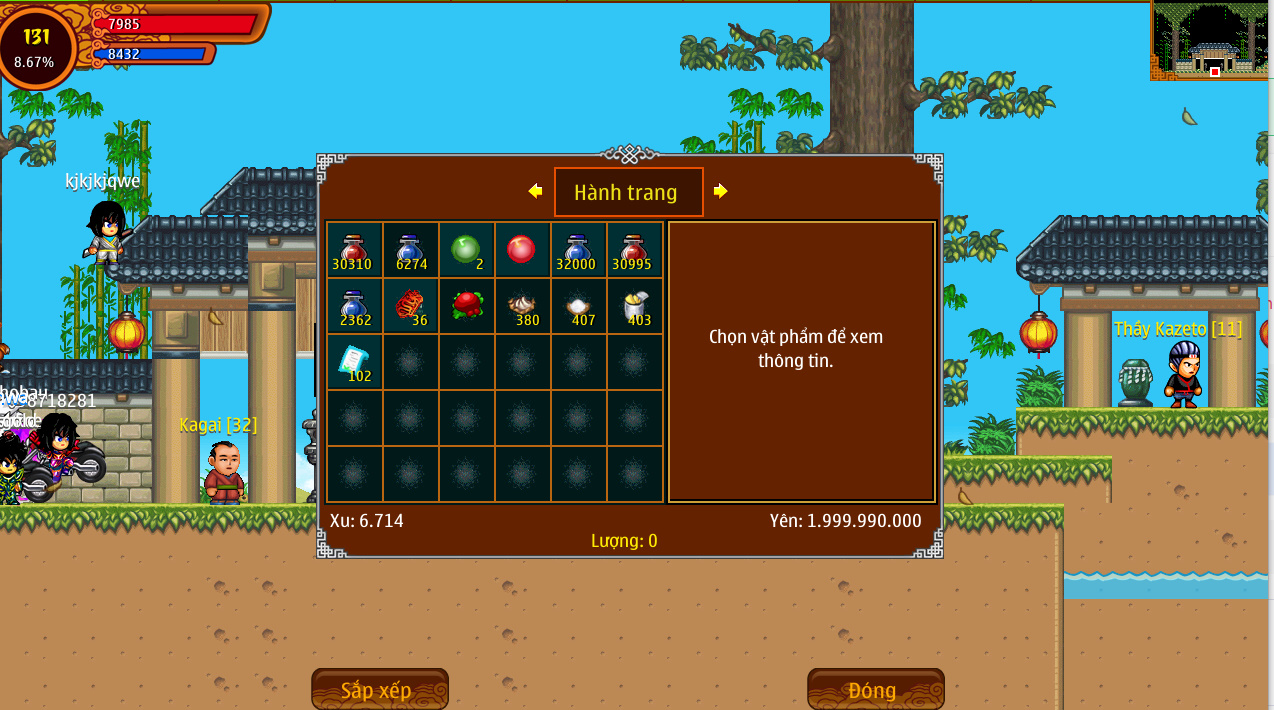This screenshot has width=1274, height=710.
Task: Select the red meat on green leaves
Action: coord(466,306)
